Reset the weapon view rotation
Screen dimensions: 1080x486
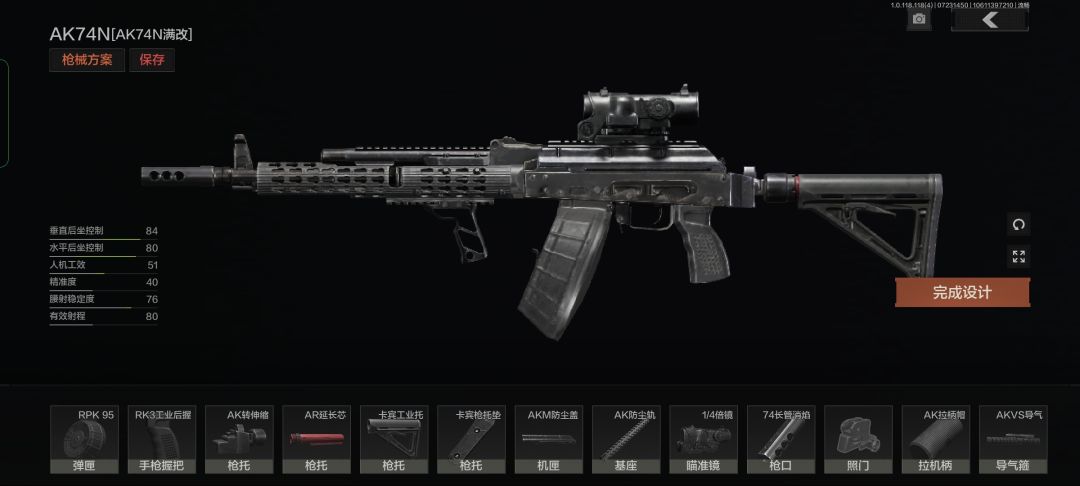coord(1018,224)
